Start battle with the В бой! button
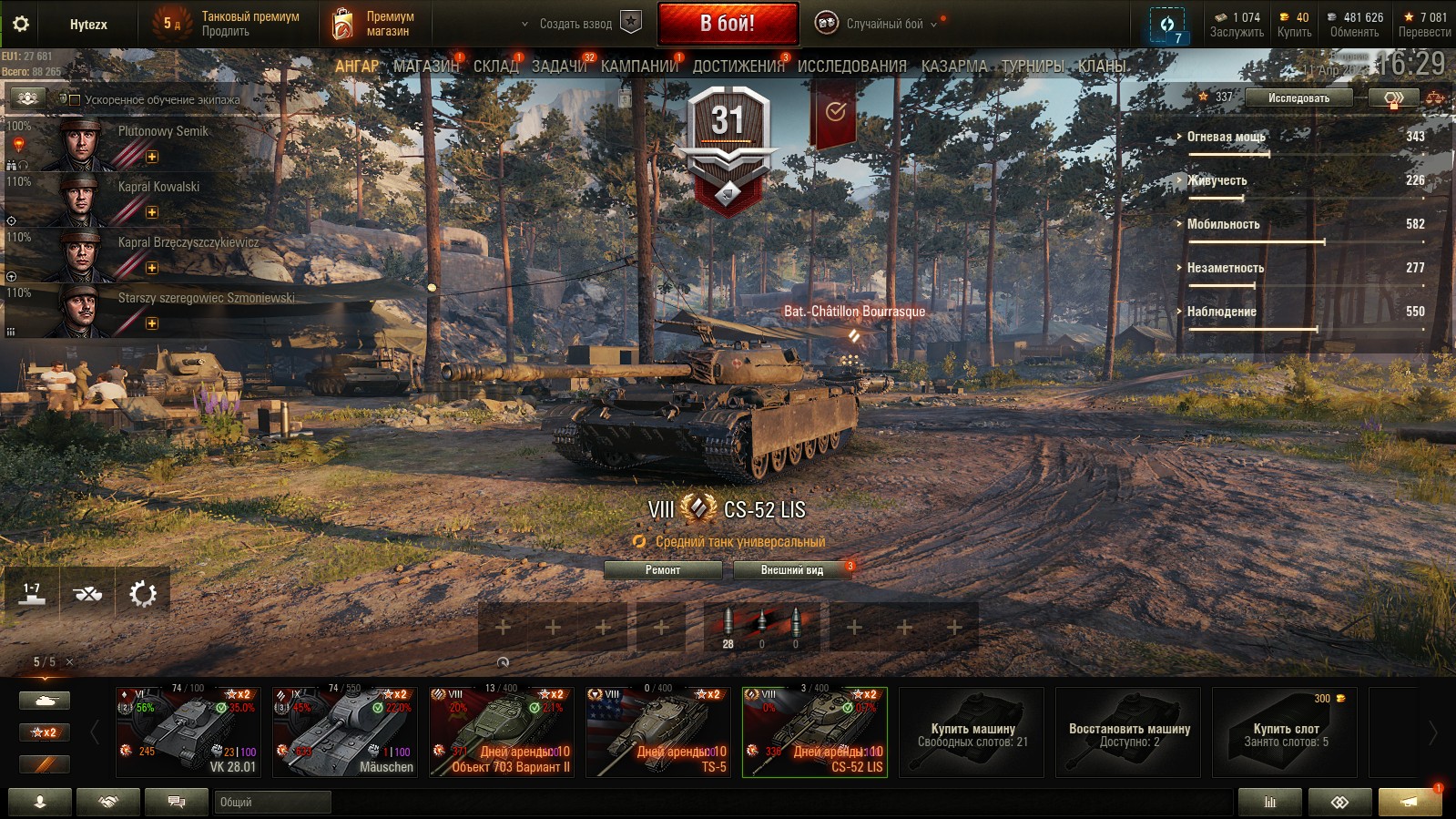1456x819 pixels. click(x=728, y=24)
